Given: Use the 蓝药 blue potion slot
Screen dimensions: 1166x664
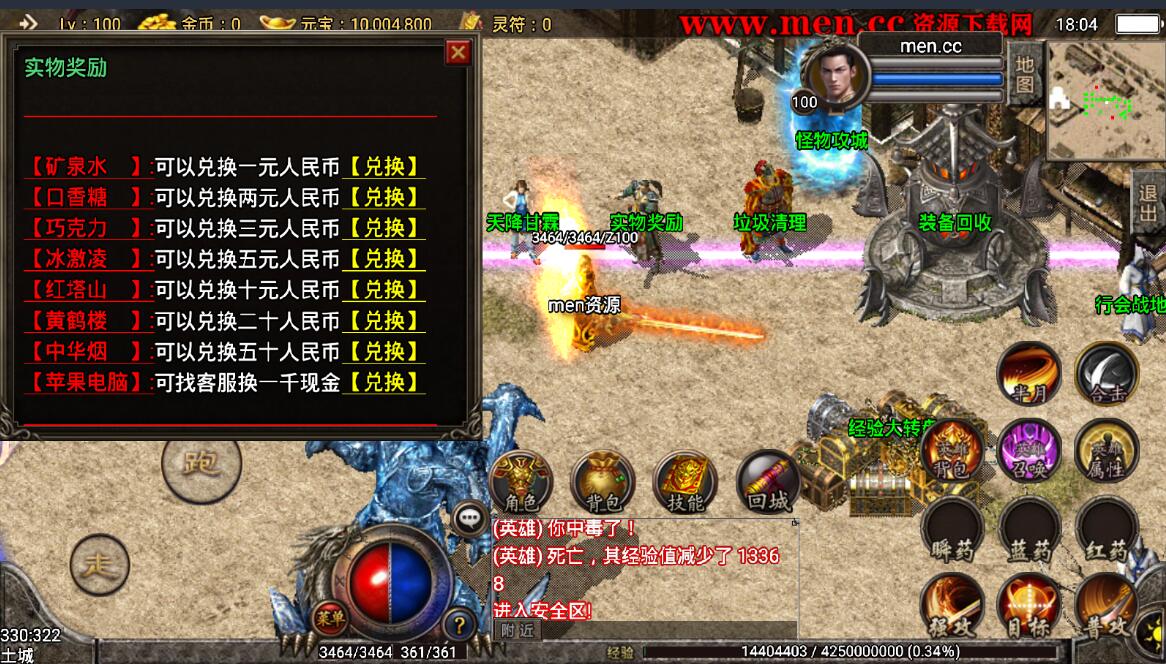Looking at the screenshot, I should (x=1029, y=529).
